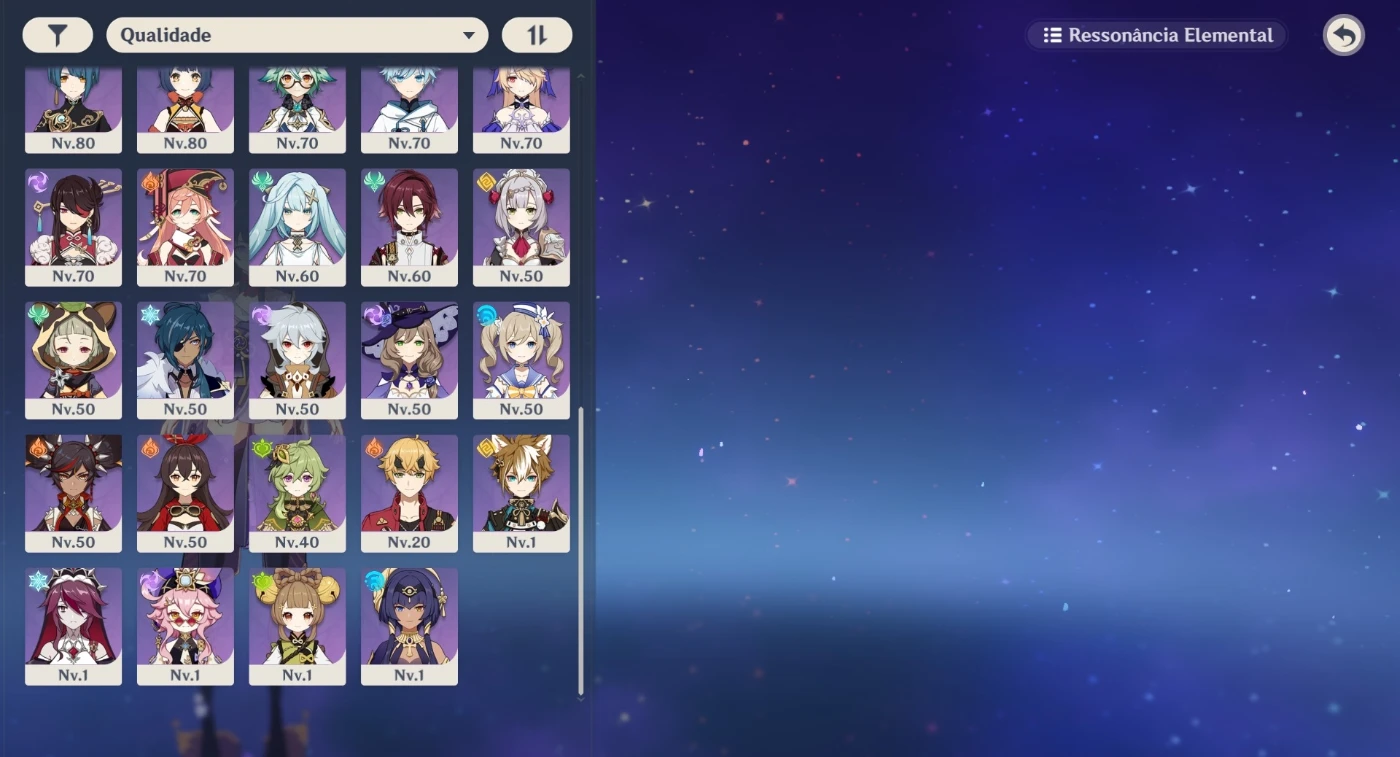Open the Ressonância Elemental panel
The image size is (1400, 757).
pos(1155,35)
